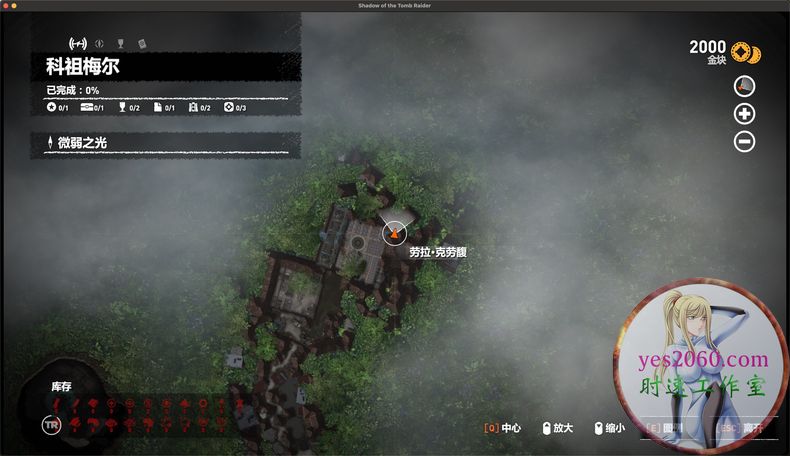Image resolution: width=790 pixels, height=456 pixels.
Task: Click the TR emblem in inventory
Action: click(x=51, y=424)
